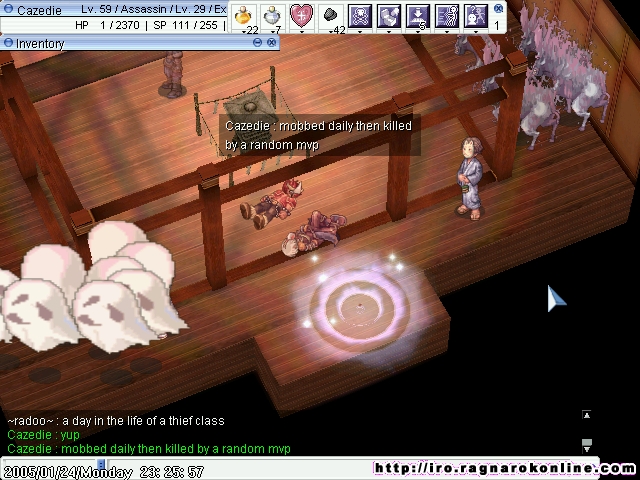Minimize the Inventory window
The height and width of the screenshot is (480, 640).
[7, 44]
